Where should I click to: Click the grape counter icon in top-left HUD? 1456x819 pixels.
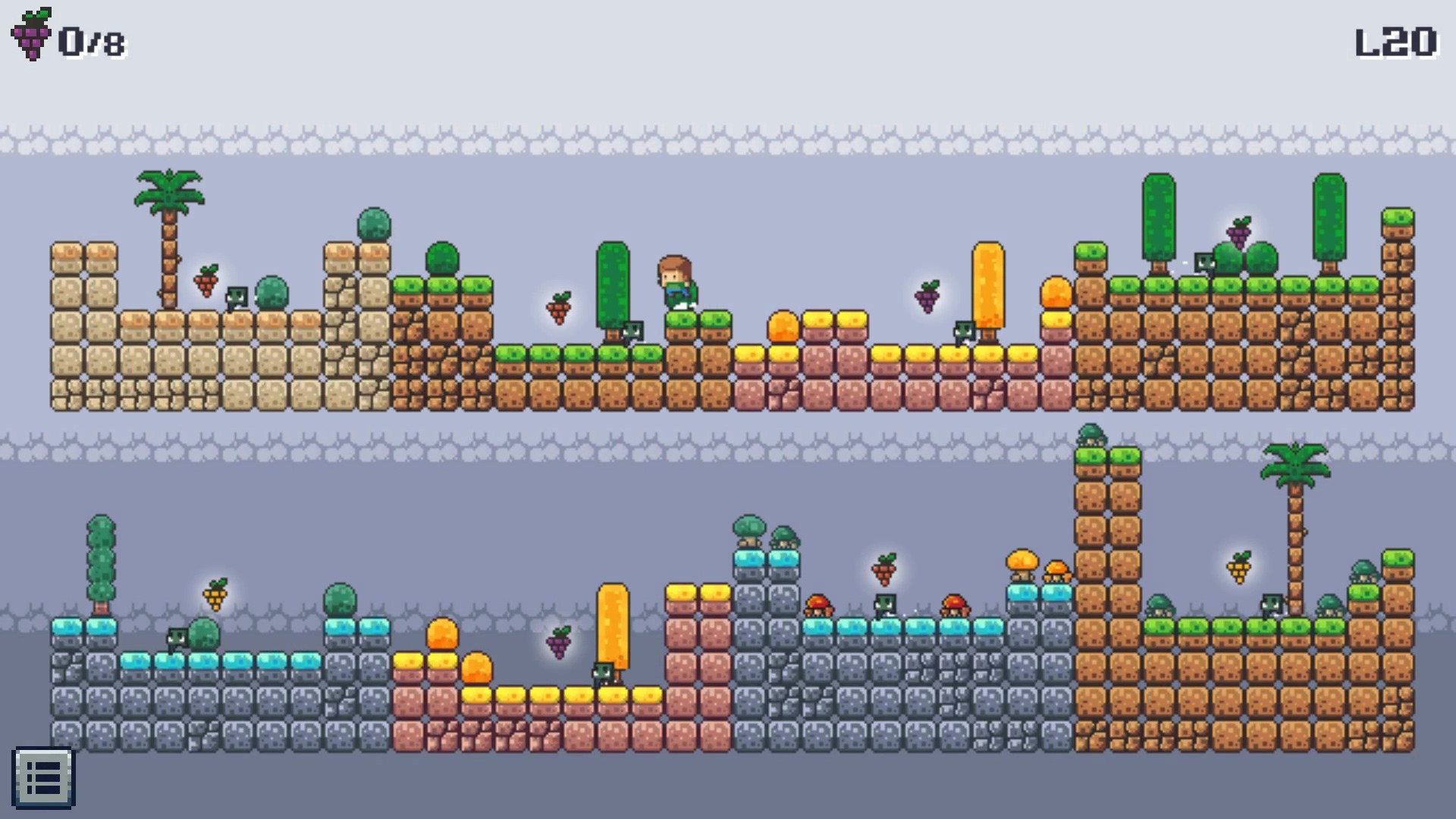click(30, 33)
